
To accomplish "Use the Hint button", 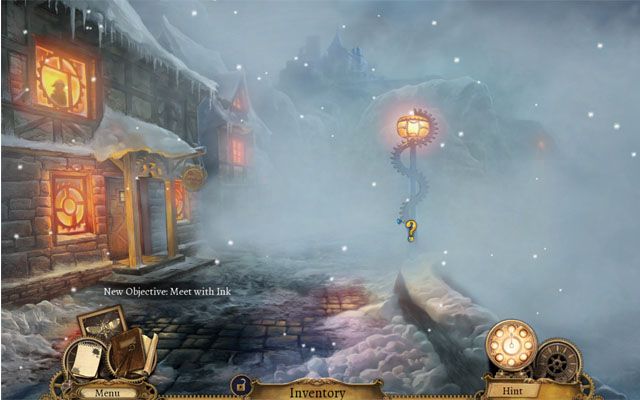I will [x=511, y=392].
